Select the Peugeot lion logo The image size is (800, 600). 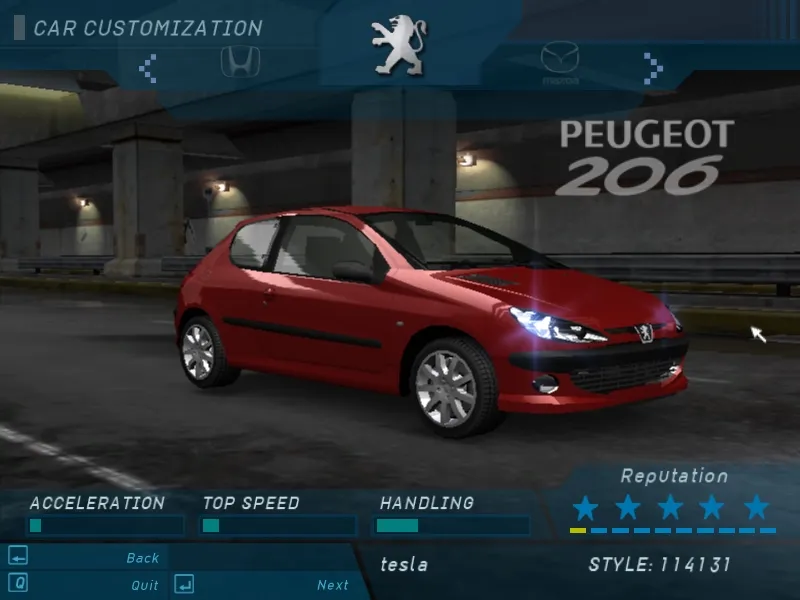[x=398, y=44]
